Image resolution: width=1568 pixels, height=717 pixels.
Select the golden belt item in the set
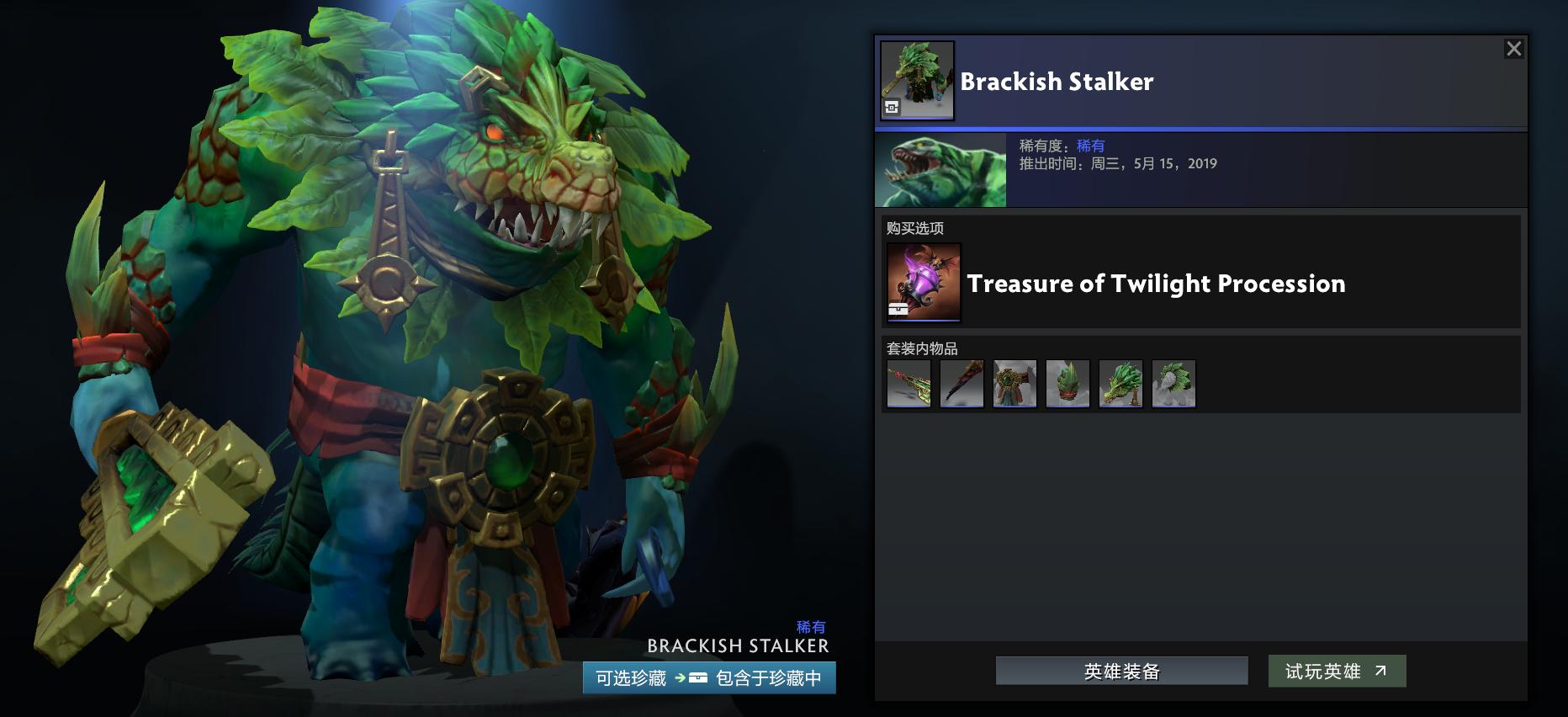1015,383
